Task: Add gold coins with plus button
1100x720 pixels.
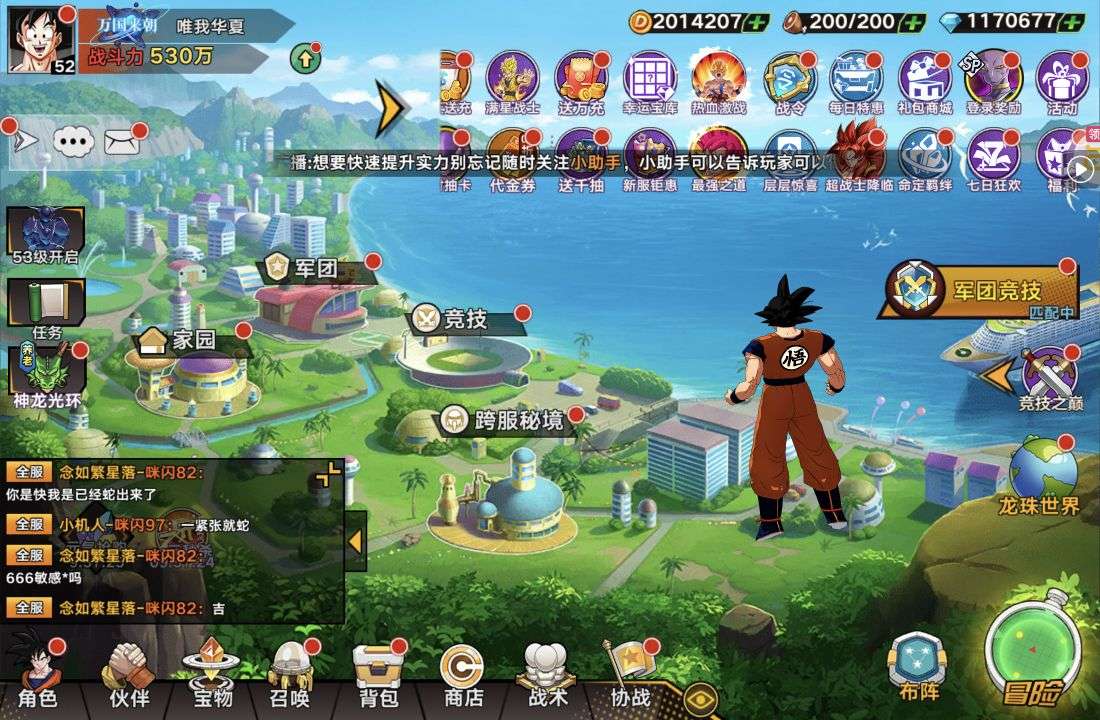Action: coord(757,21)
